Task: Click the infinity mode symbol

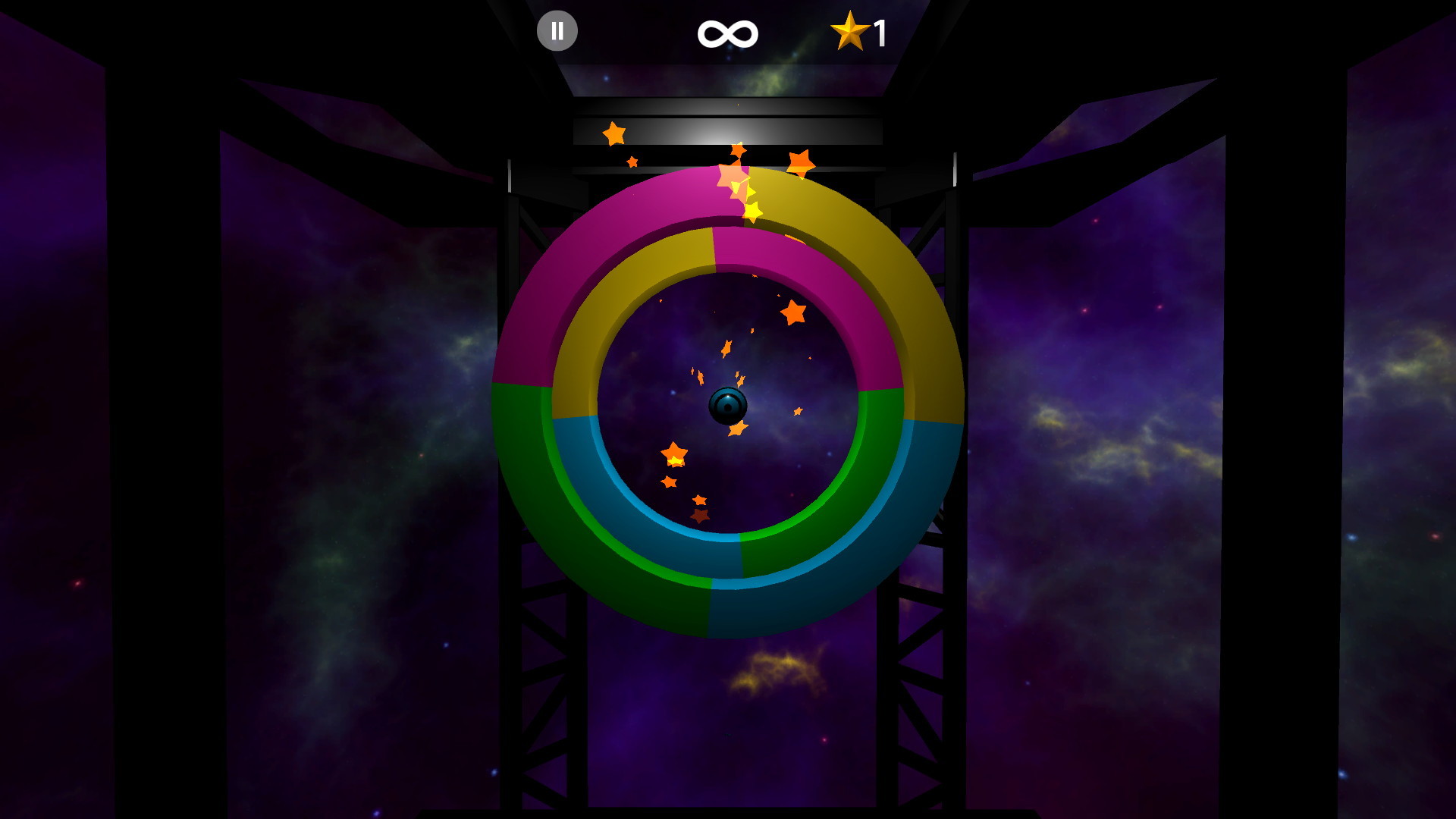Action: (727, 32)
